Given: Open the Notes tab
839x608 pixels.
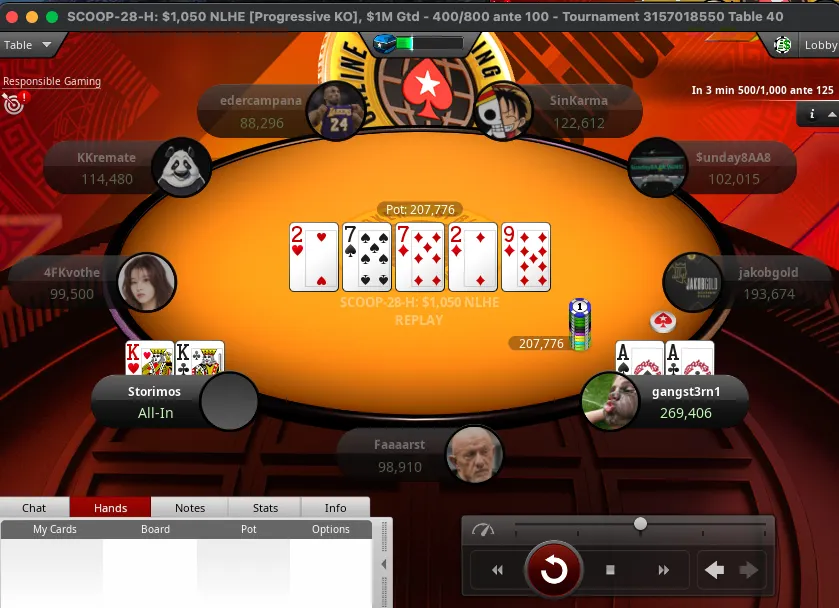Looking at the screenshot, I should (190, 508).
